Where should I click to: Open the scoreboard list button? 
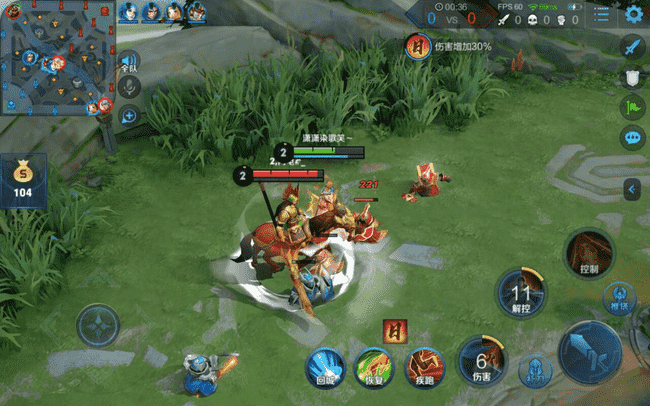coord(601,14)
